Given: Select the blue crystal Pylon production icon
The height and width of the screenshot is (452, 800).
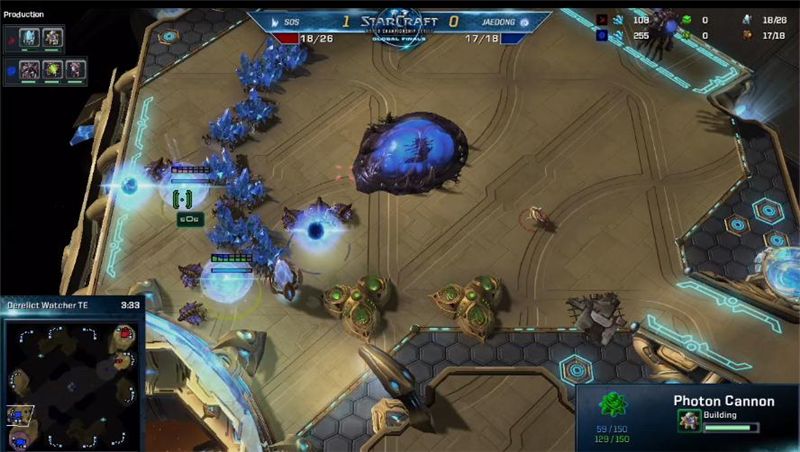Looking at the screenshot, I should tap(31, 38).
